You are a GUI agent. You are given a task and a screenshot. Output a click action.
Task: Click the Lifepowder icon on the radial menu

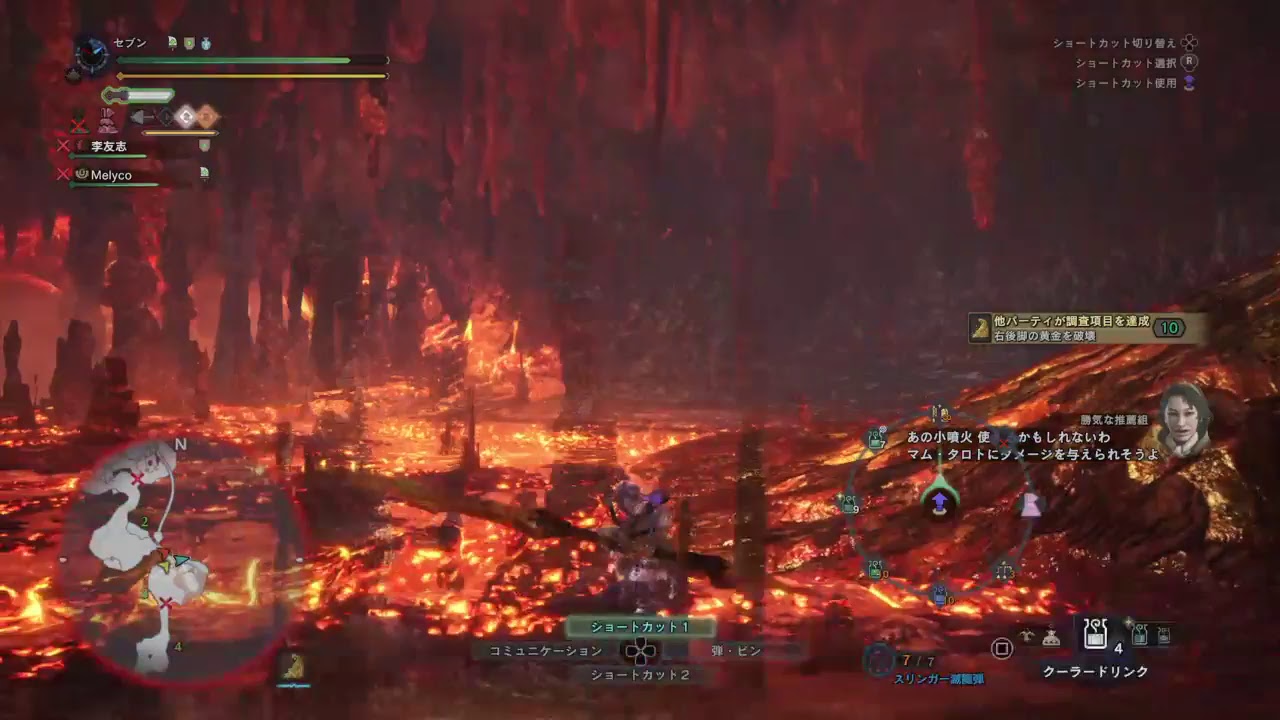(1032, 507)
